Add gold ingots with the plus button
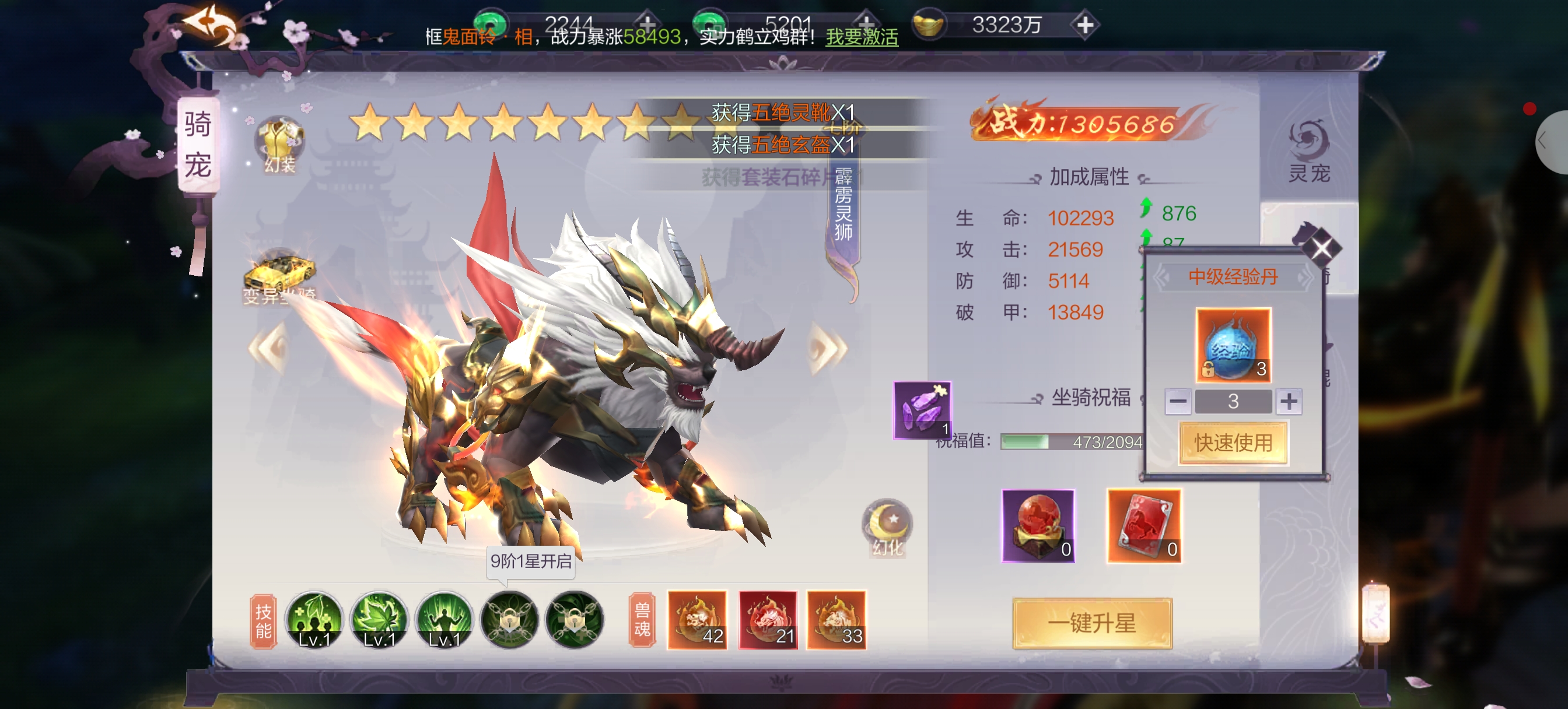The width and height of the screenshot is (1568, 709). click(1086, 25)
